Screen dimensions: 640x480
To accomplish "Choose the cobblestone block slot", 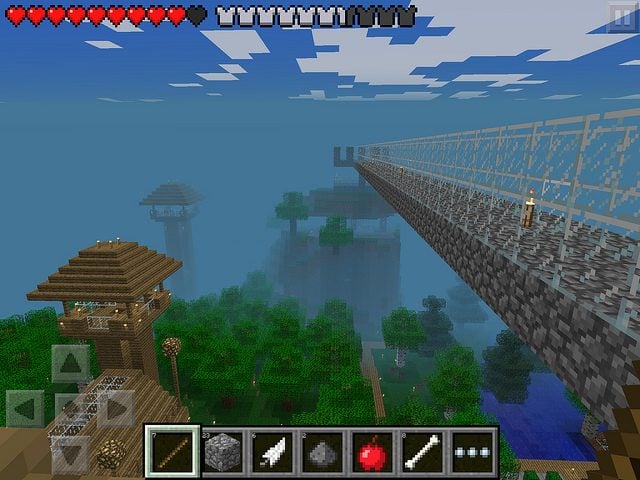I will click(x=223, y=452).
